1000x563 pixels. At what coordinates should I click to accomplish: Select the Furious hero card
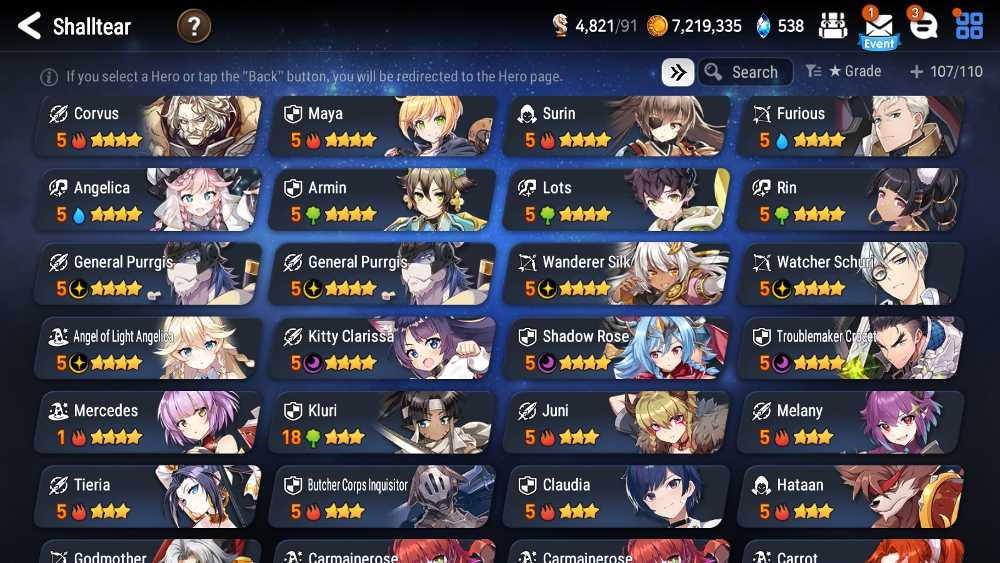pos(852,126)
